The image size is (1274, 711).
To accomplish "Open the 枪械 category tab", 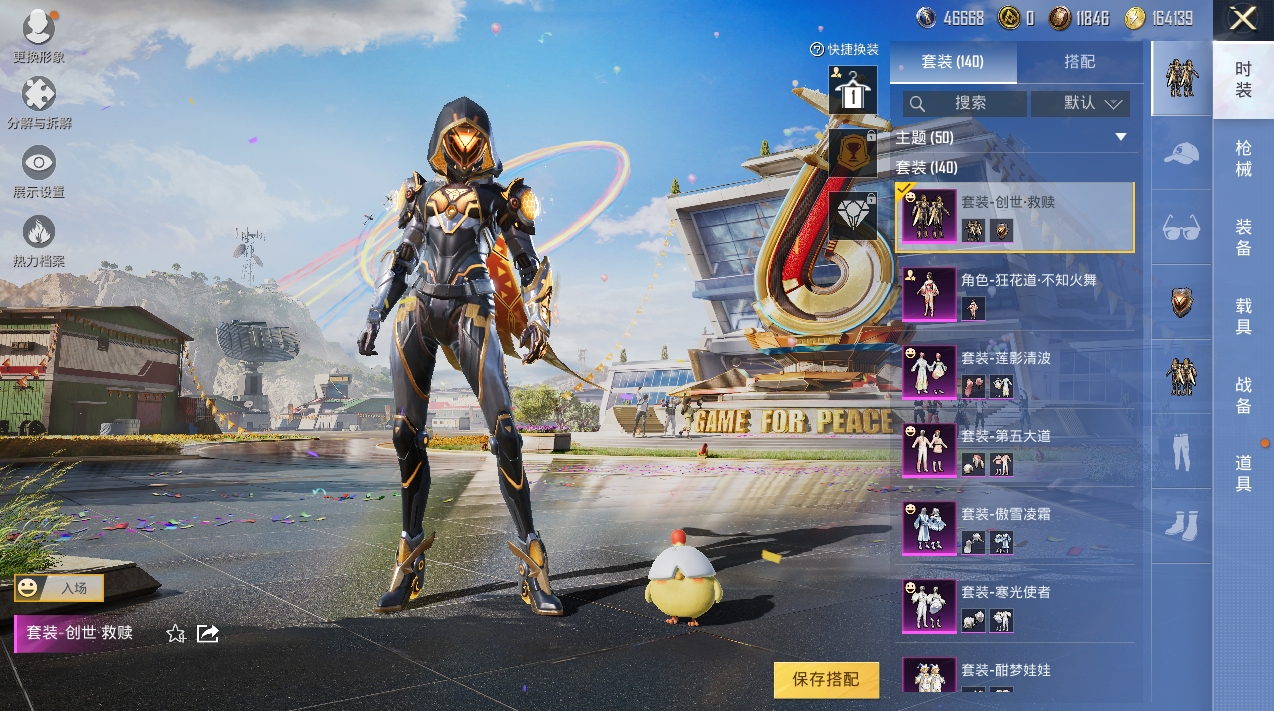I will click(x=1243, y=159).
